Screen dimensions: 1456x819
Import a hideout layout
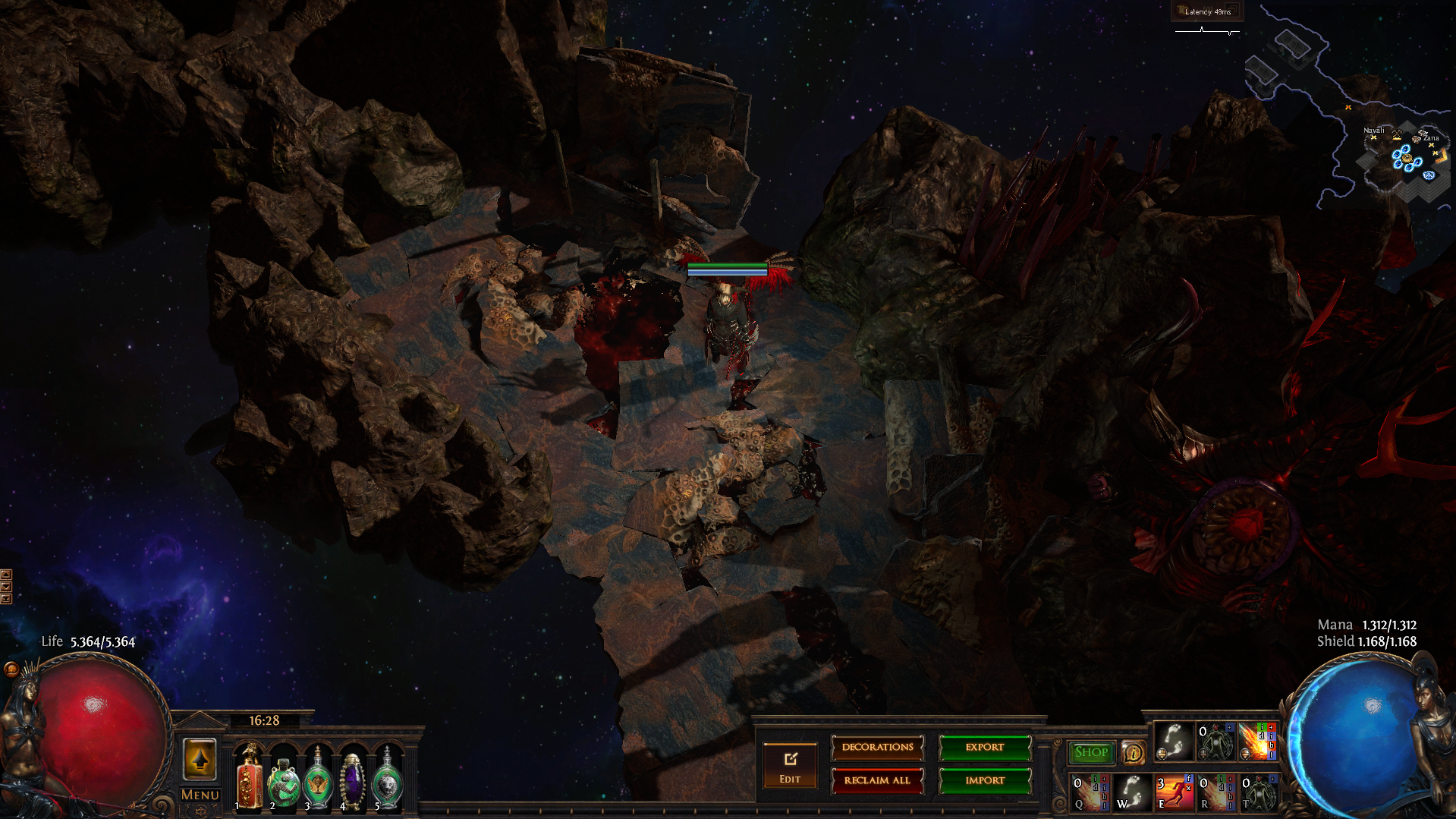tap(984, 780)
